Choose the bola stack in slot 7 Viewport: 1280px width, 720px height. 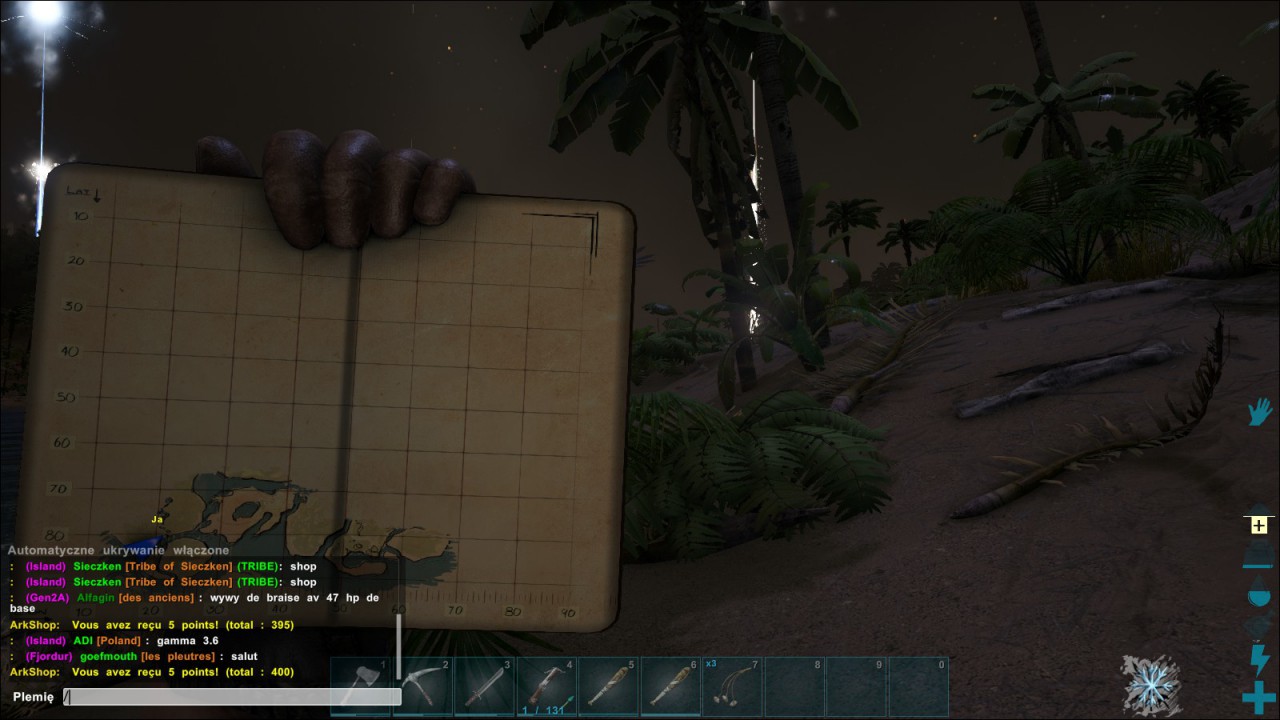coord(732,686)
